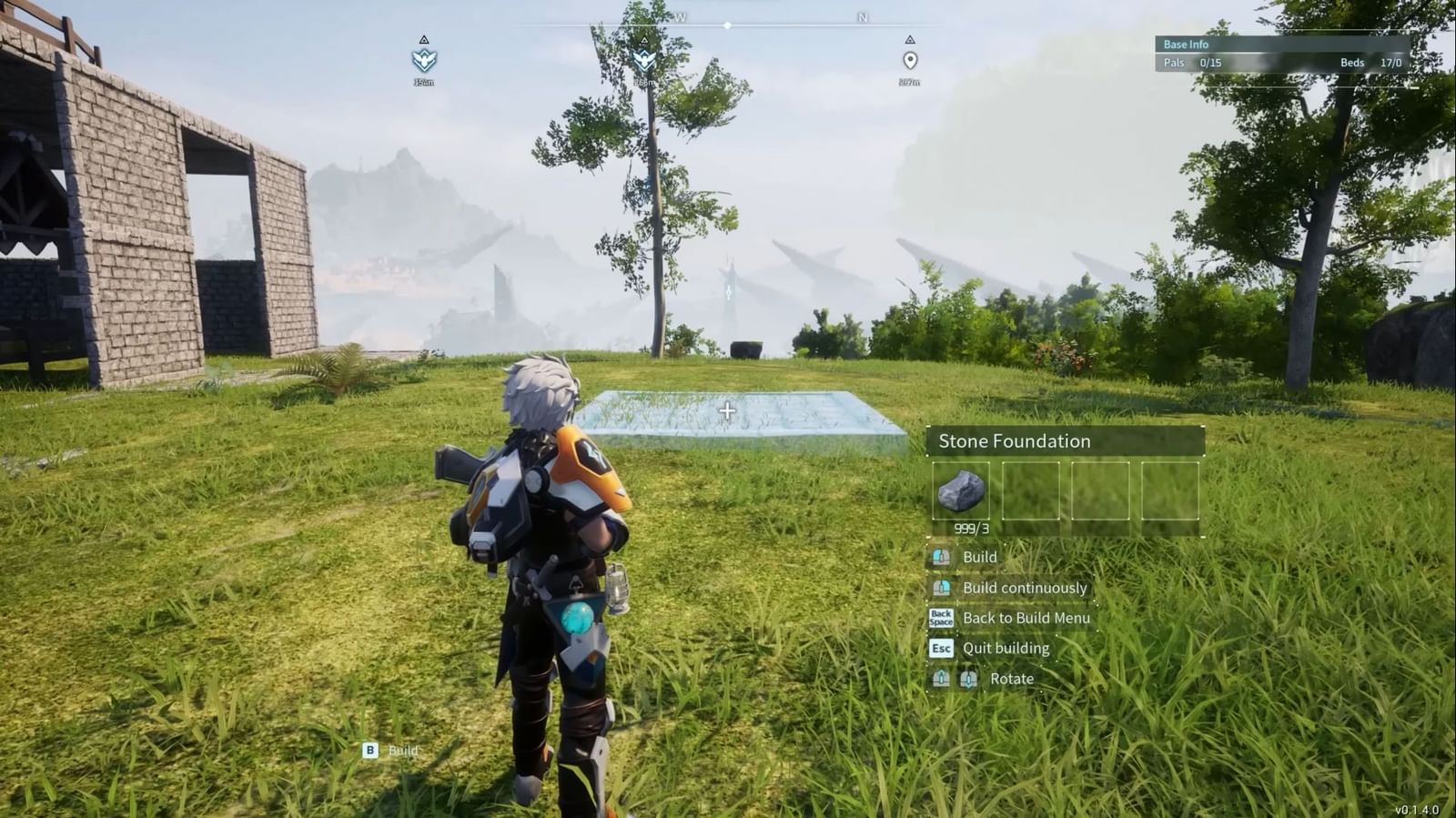Click the Quit building option
Screen dimensions: 1456x818
pyautogui.click(x=1005, y=648)
